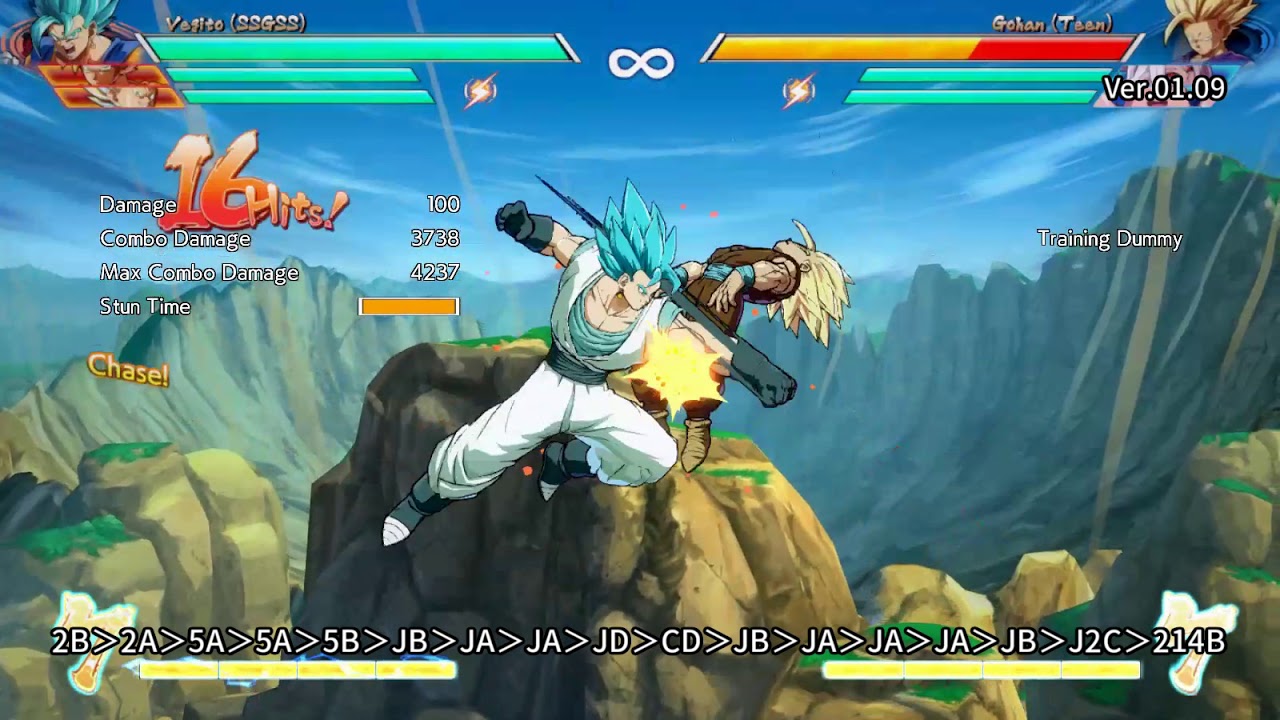Click the orange Stun Time gauge
1280x720 pixels.
pyautogui.click(x=410, y=305)
